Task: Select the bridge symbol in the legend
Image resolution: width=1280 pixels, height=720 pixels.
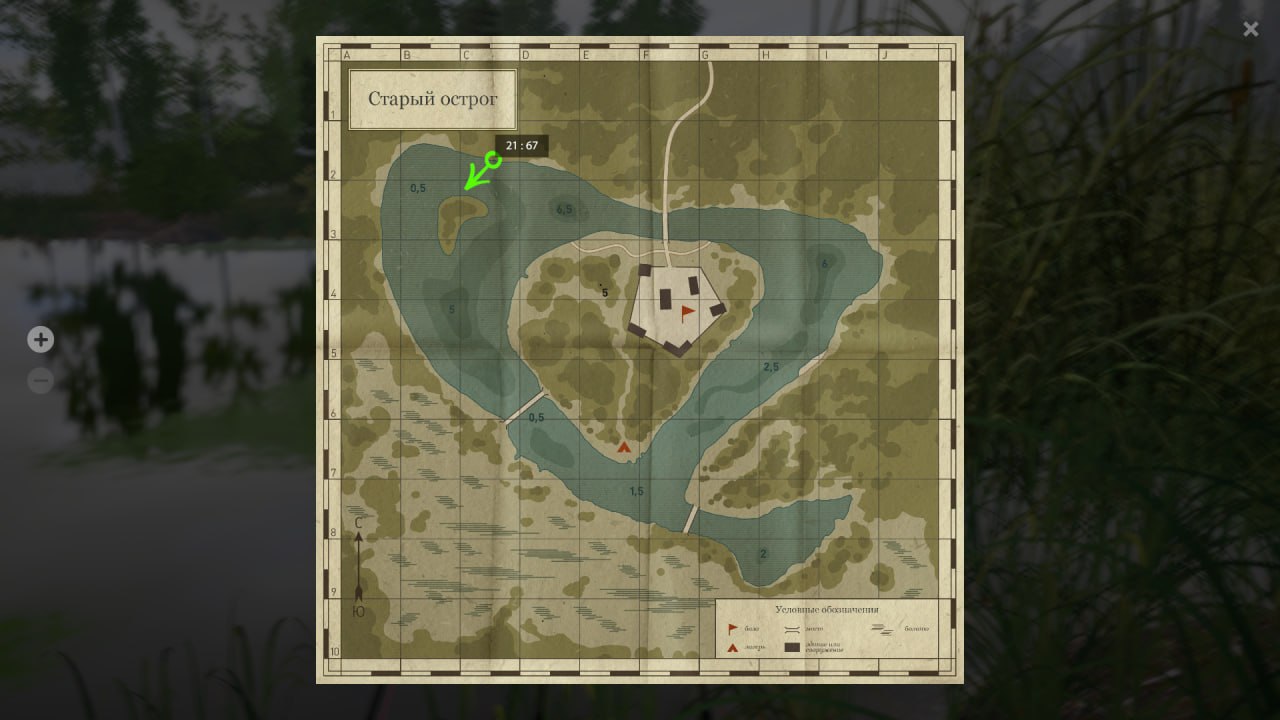Action: coord(792,628)
